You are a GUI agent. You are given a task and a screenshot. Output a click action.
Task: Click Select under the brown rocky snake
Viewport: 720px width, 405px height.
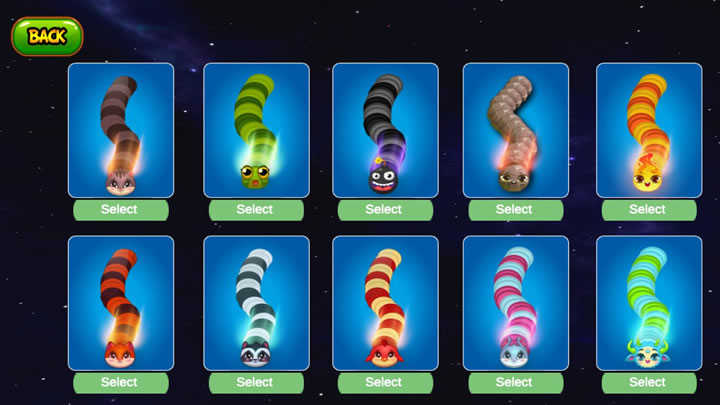pyautogui.click(x=514, y=210)
